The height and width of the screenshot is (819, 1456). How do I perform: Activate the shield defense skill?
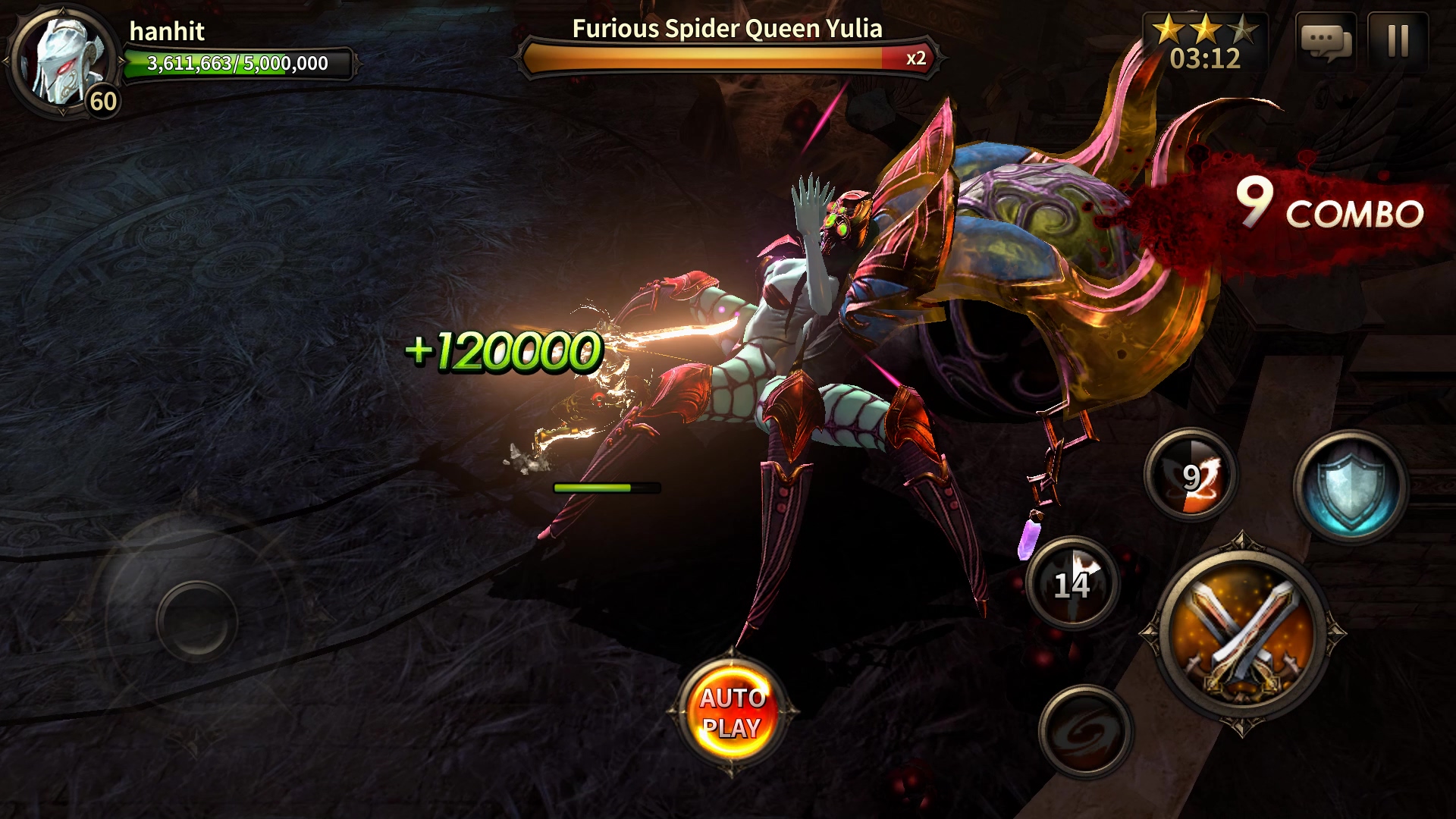pos(1351,486)
